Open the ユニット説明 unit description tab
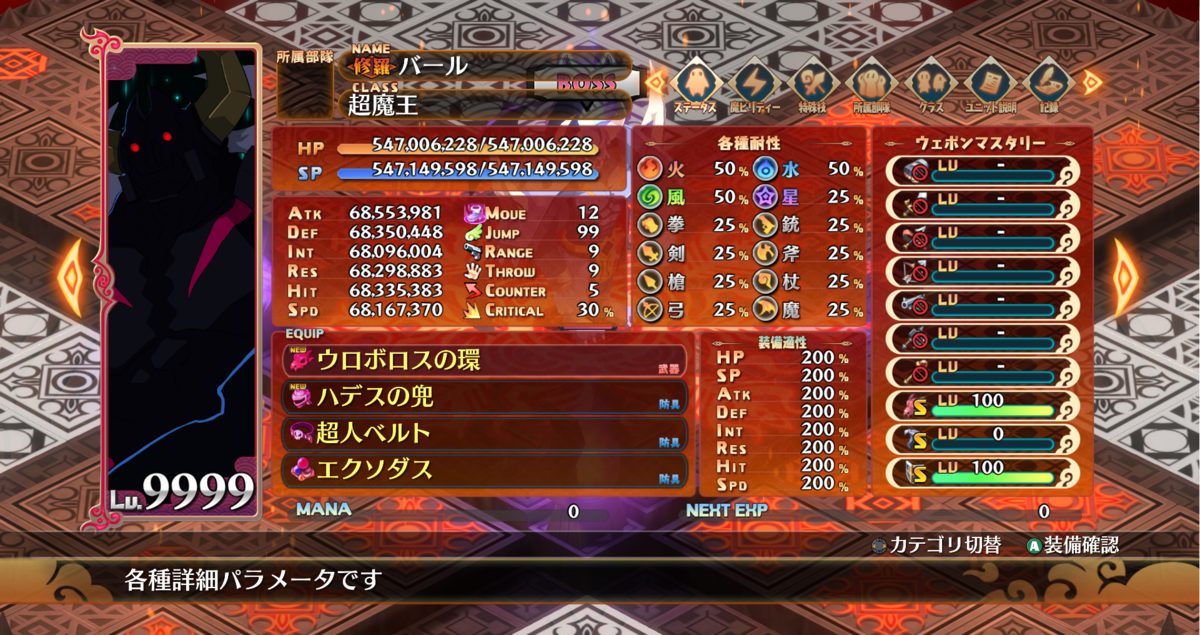This screenshot has height=635, width=1200. click(988, 85)
